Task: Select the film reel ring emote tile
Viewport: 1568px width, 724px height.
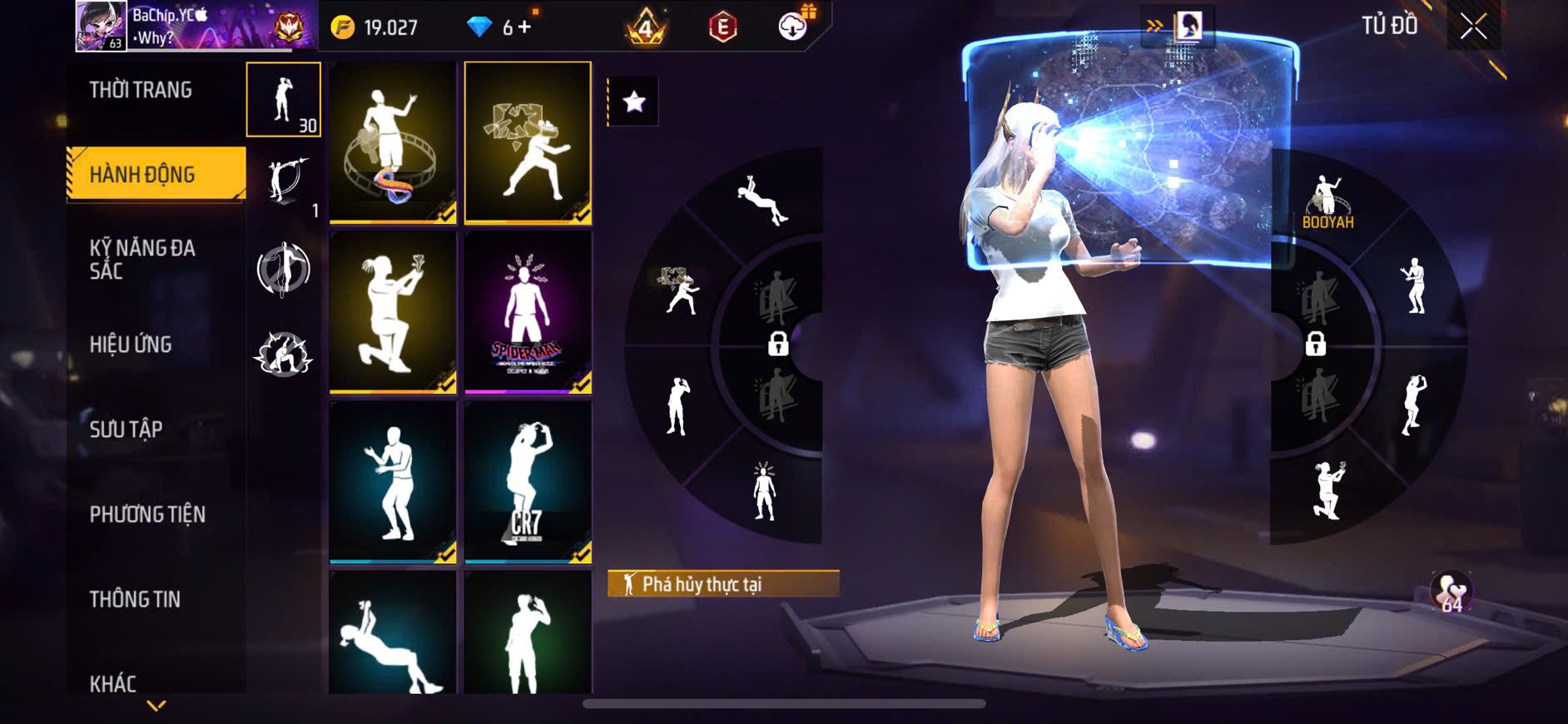Action: (393, 142)
